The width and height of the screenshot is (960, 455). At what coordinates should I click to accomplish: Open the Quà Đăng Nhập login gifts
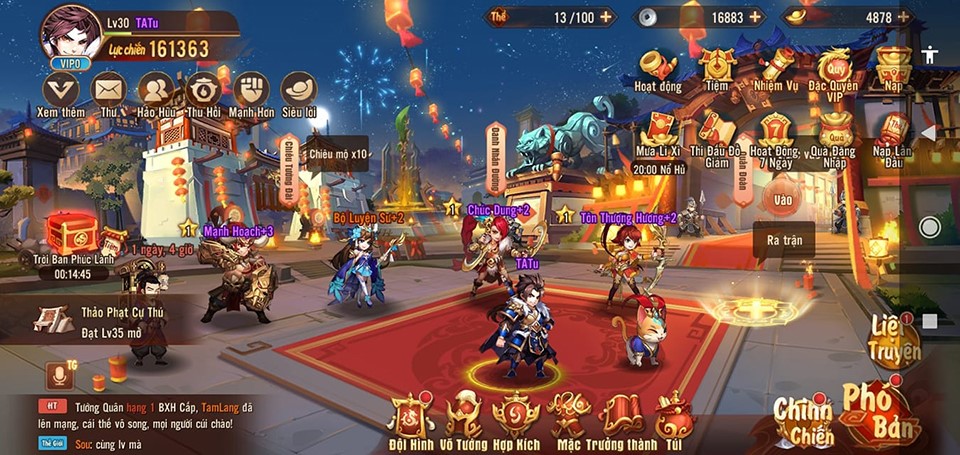pyautogui.click(x=833, y=136)
